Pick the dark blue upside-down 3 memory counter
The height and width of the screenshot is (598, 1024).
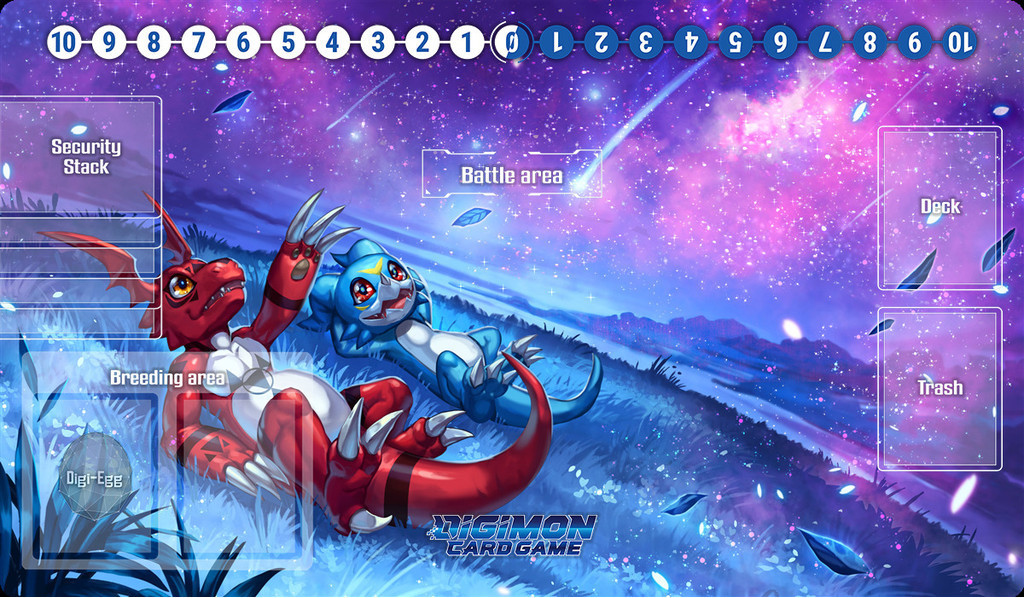pos(645,42)
